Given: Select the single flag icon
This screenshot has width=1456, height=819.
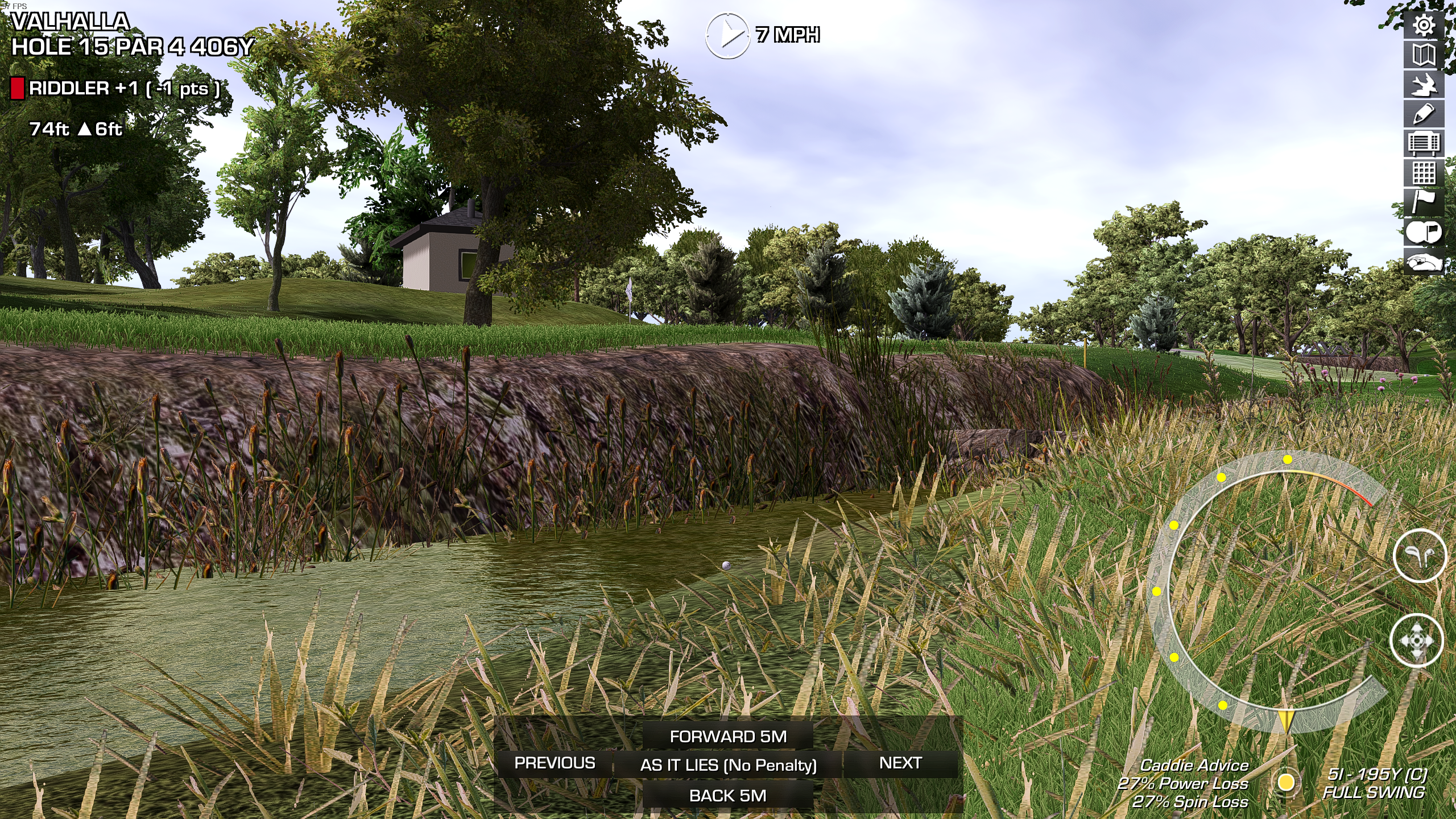Looking at the screenshot, I should click(x=1424, y=202).
